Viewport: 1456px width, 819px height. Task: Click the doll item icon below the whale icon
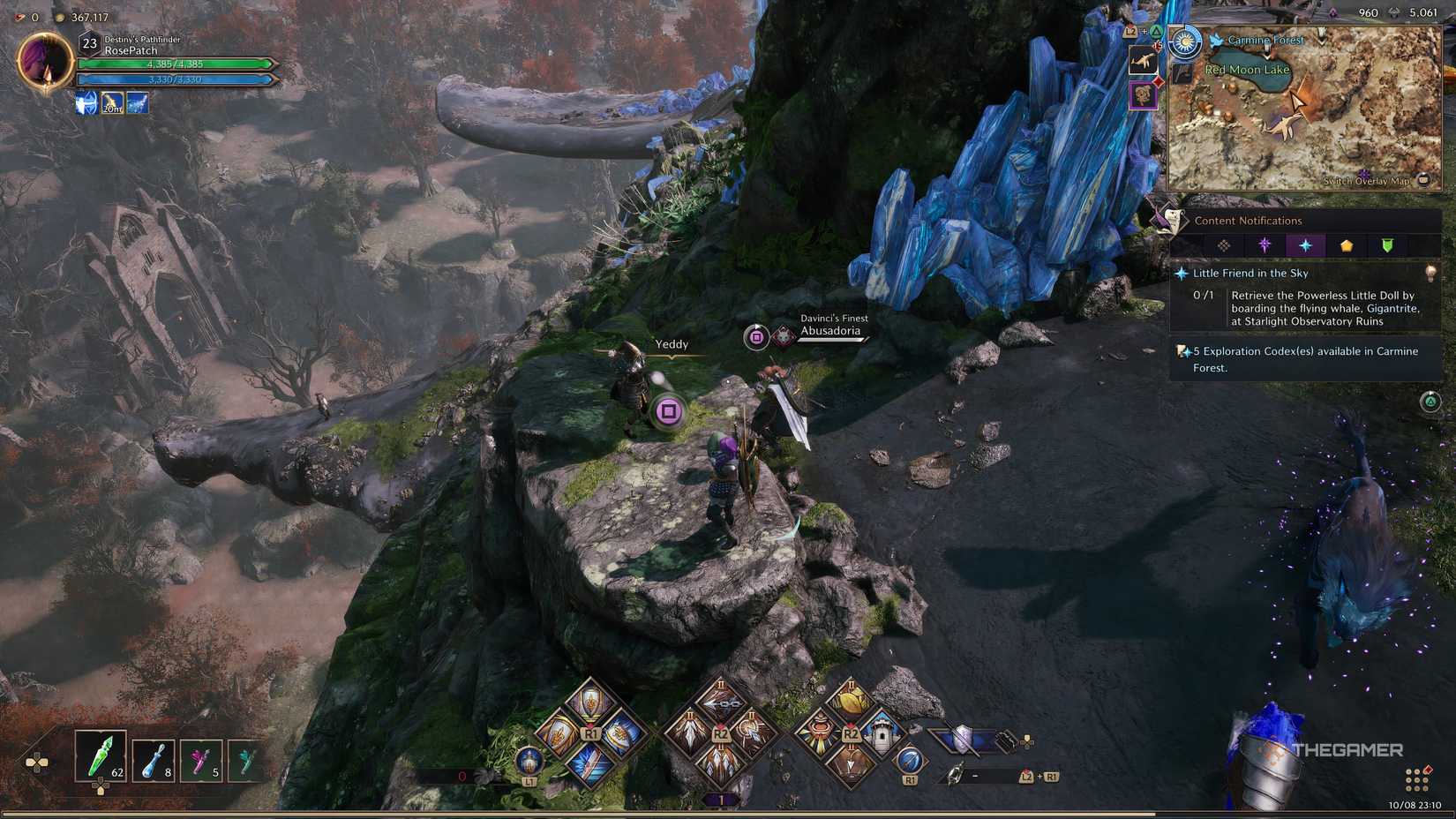(x=1144, y=97)
